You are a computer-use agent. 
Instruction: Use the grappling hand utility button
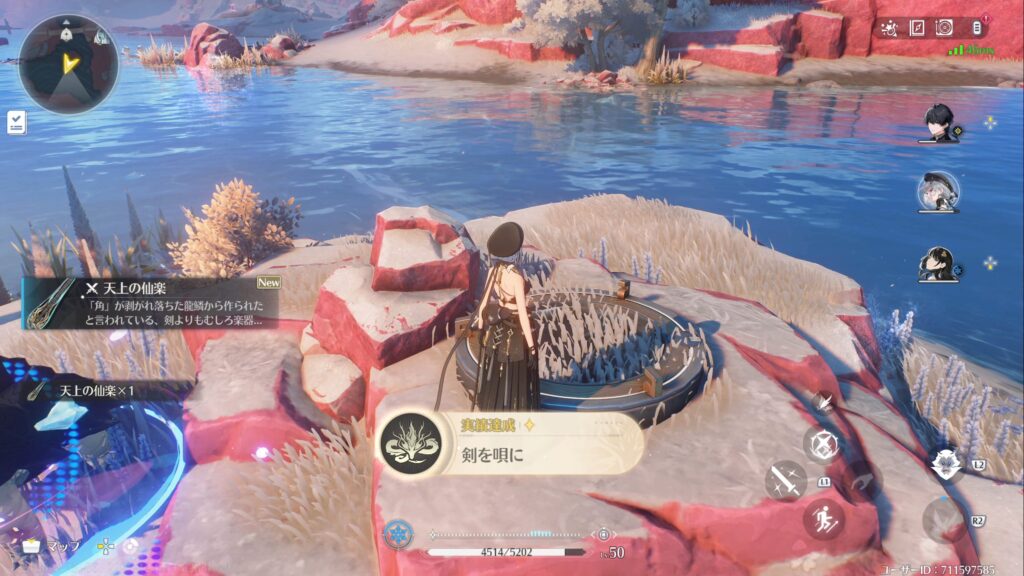(x=860, y=481)
